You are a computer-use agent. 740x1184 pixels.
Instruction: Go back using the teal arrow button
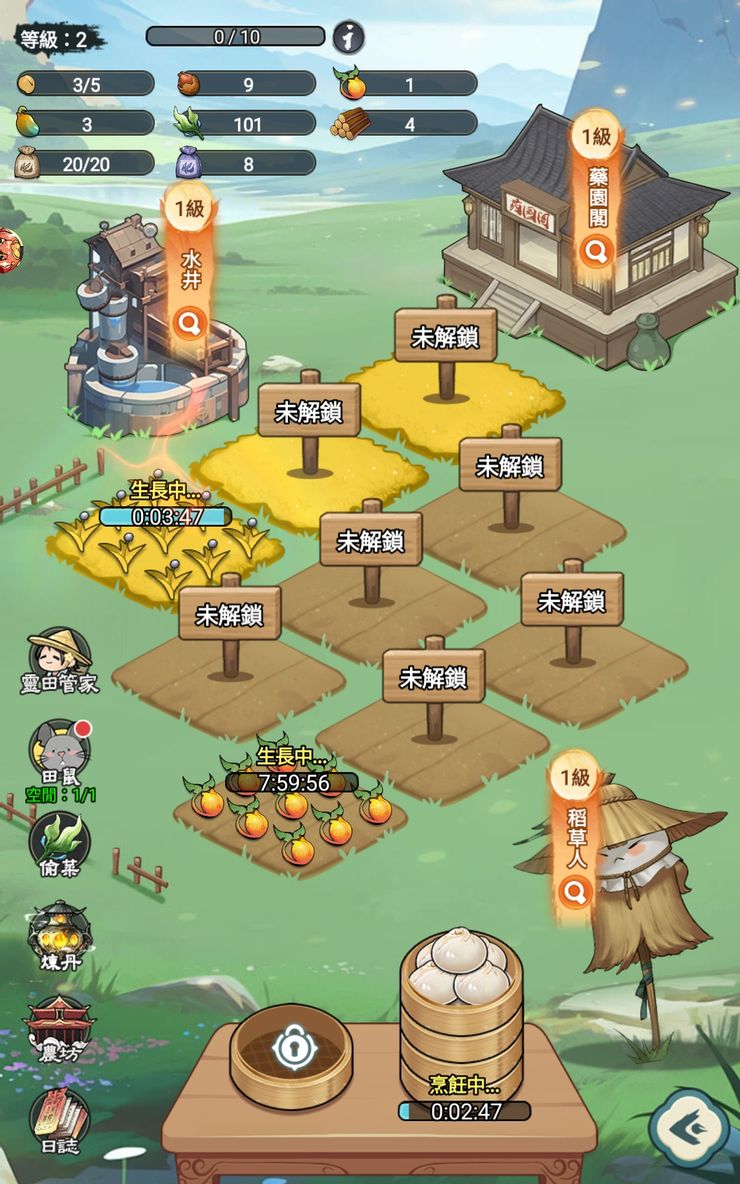tap(688, 1128)
